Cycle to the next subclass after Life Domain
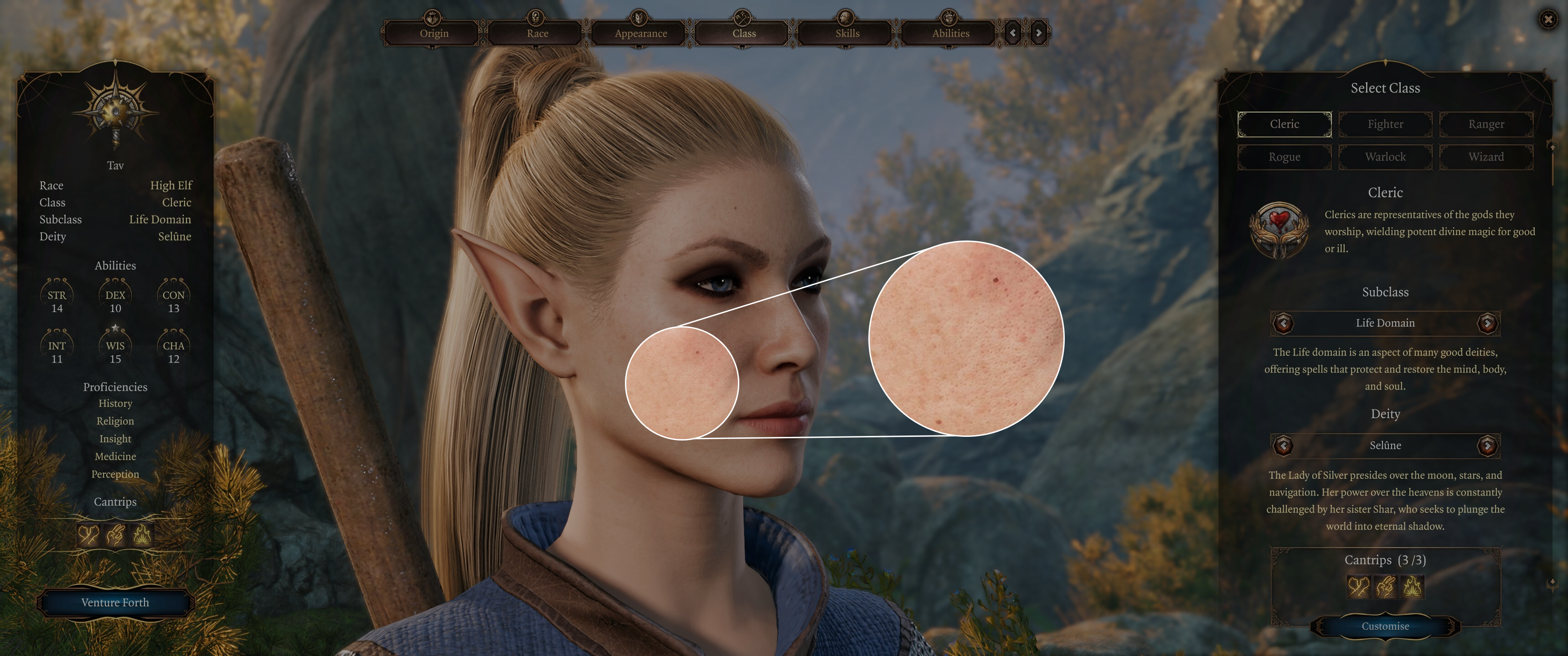 pos(1487,323)
